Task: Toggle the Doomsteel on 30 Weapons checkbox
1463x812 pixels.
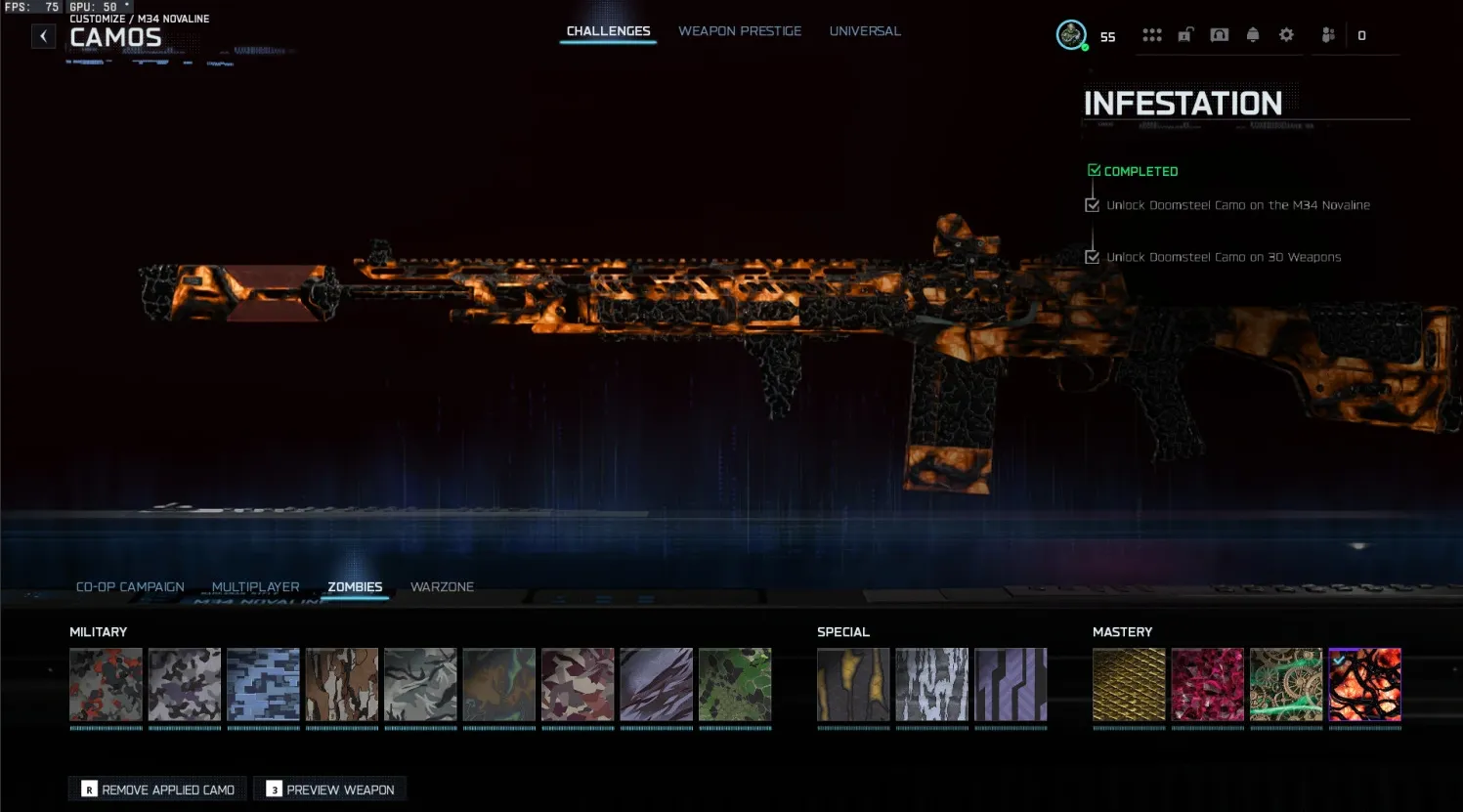Action: (x=1092, y=257)
